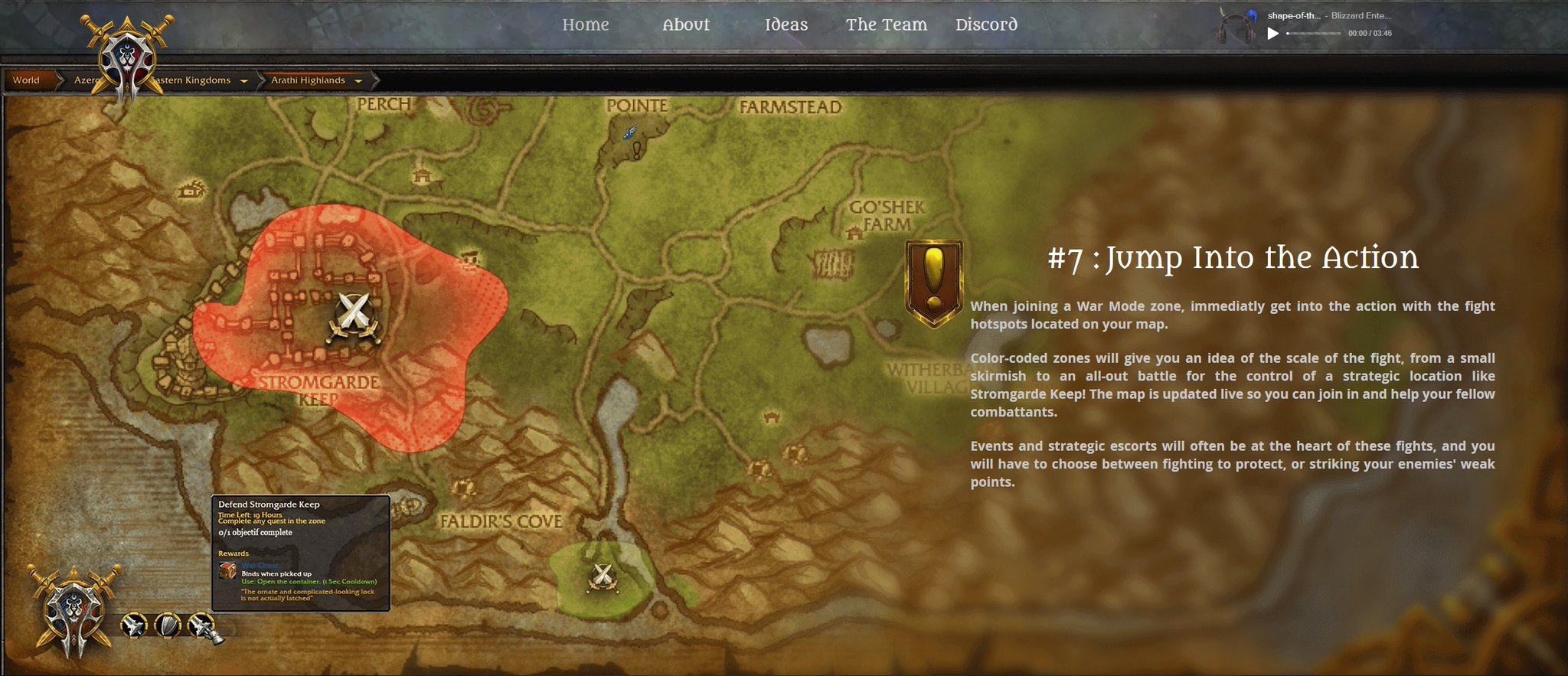
Task: Click the War Chest reward link
Action: point(258,564)
